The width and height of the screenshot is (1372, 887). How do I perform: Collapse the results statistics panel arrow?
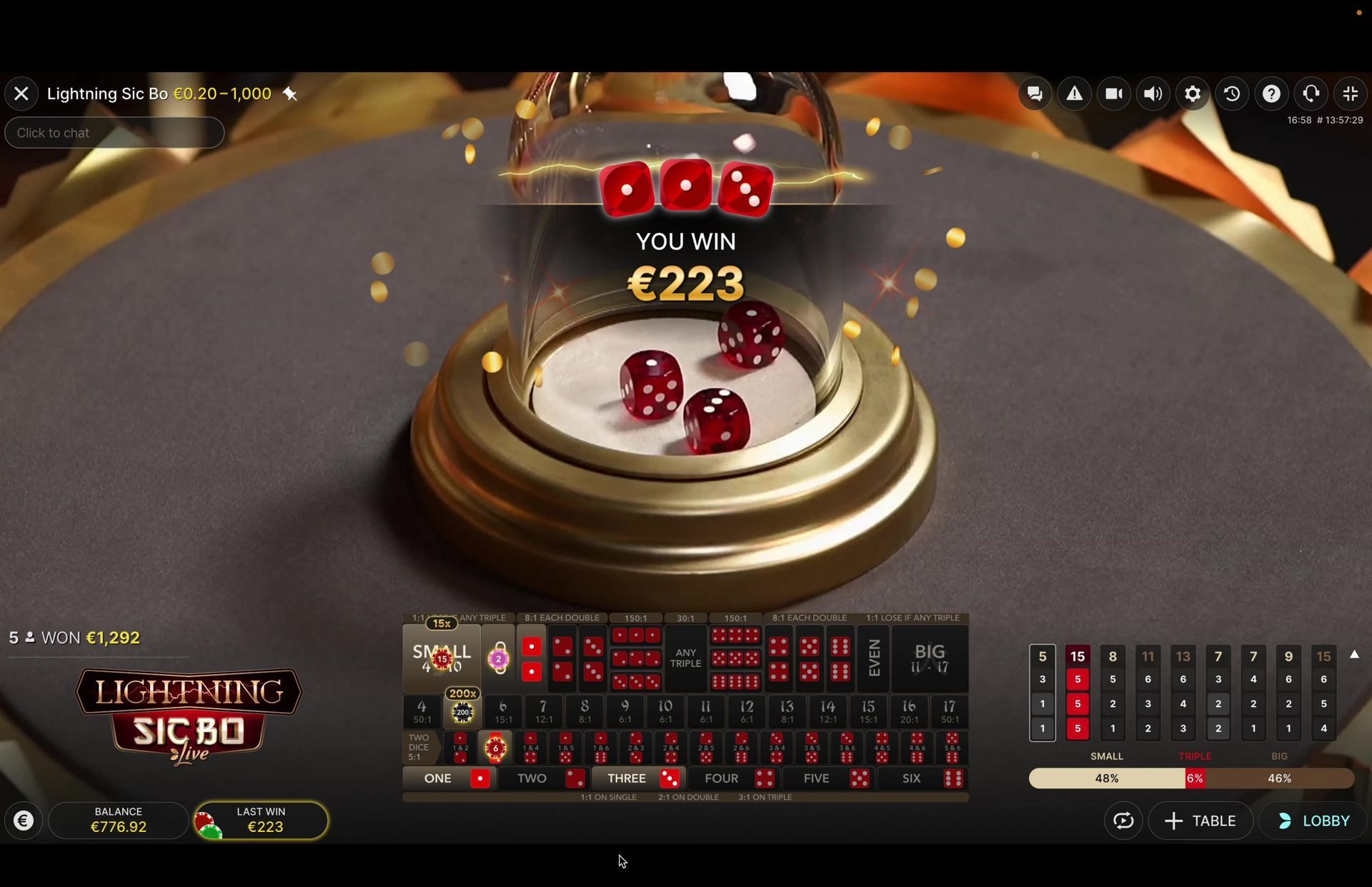(1355, 654)
